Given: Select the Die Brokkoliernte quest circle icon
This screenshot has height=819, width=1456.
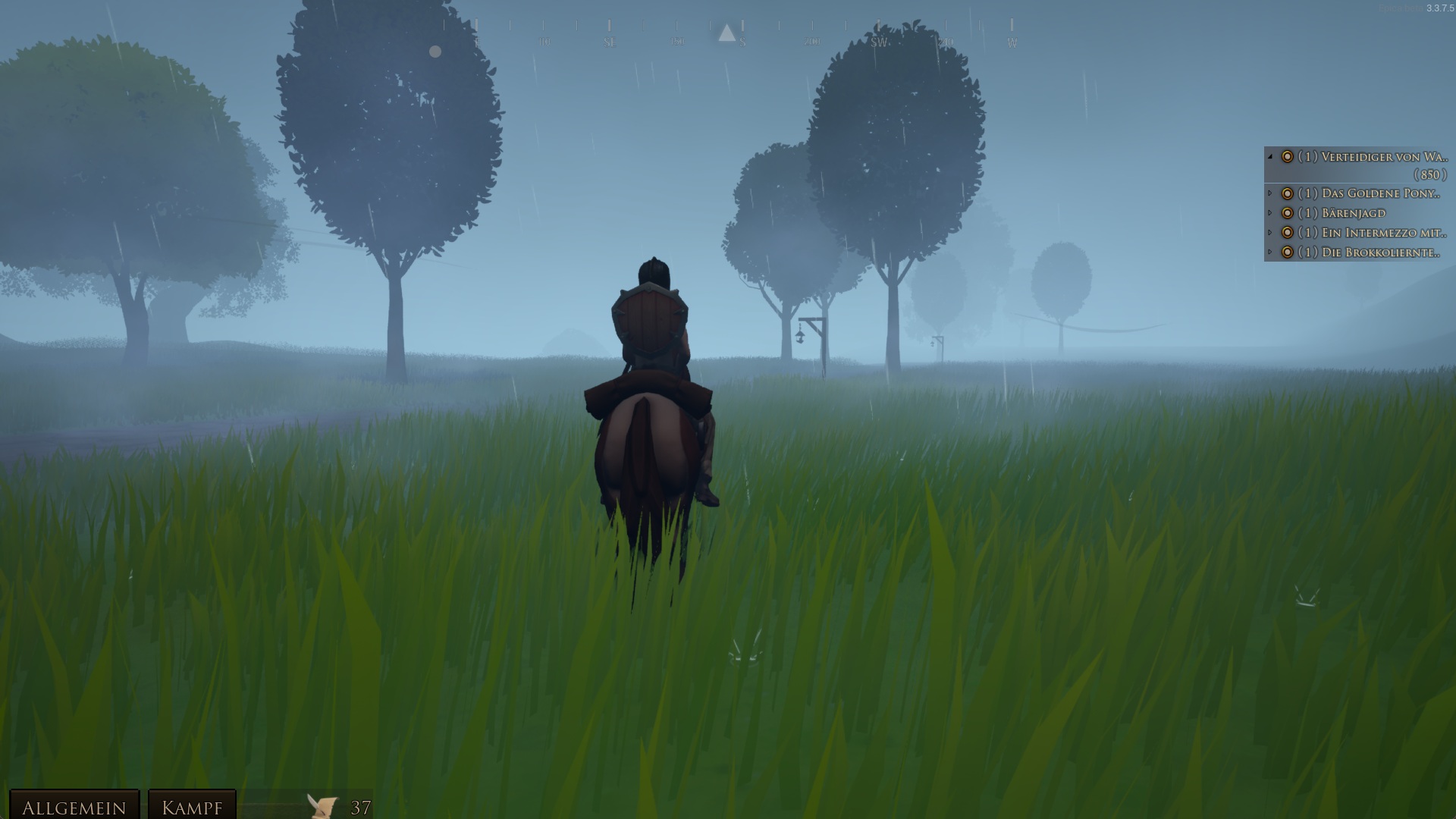Looking at the screenshot, I should click(1287, 252).
